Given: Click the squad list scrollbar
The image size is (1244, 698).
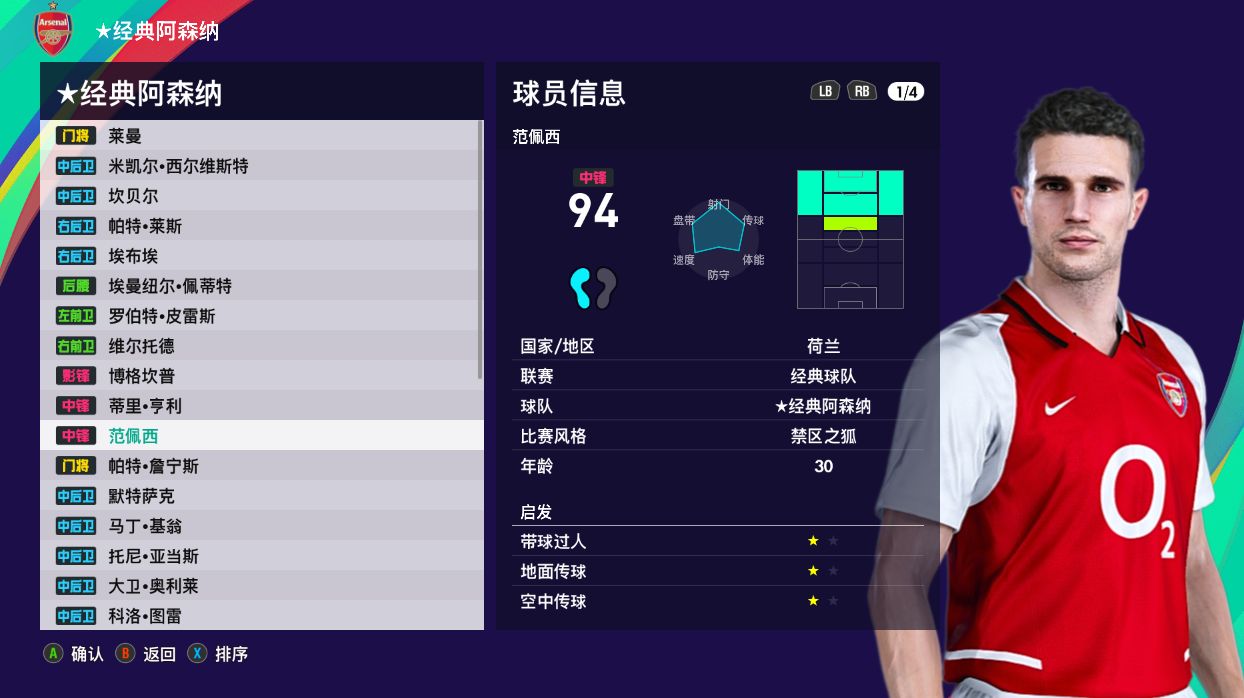Looking at the screenshot, I should [481, 250].
